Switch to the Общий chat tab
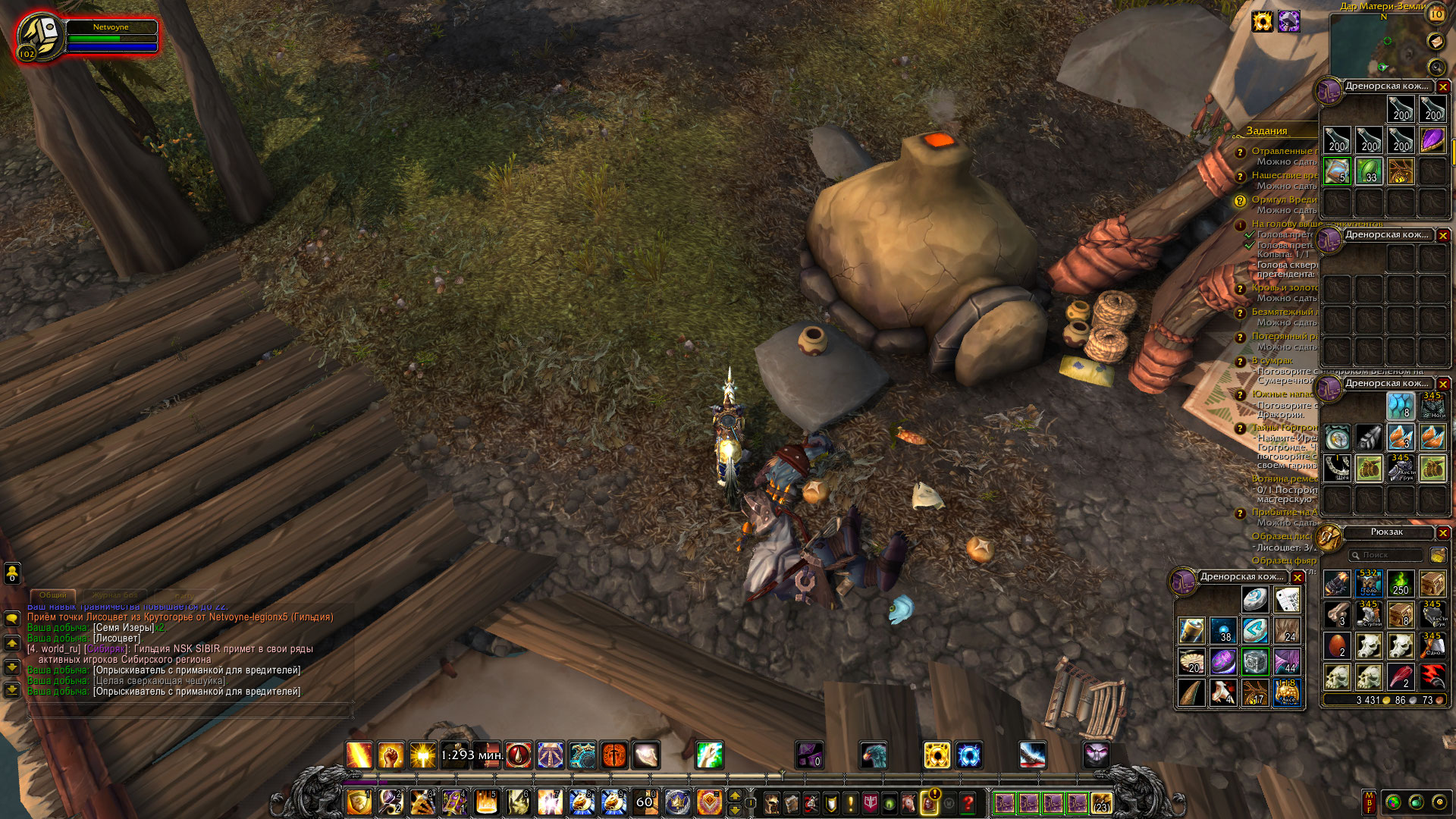The width and height of the screenshot is (1456, 819). 53,595
